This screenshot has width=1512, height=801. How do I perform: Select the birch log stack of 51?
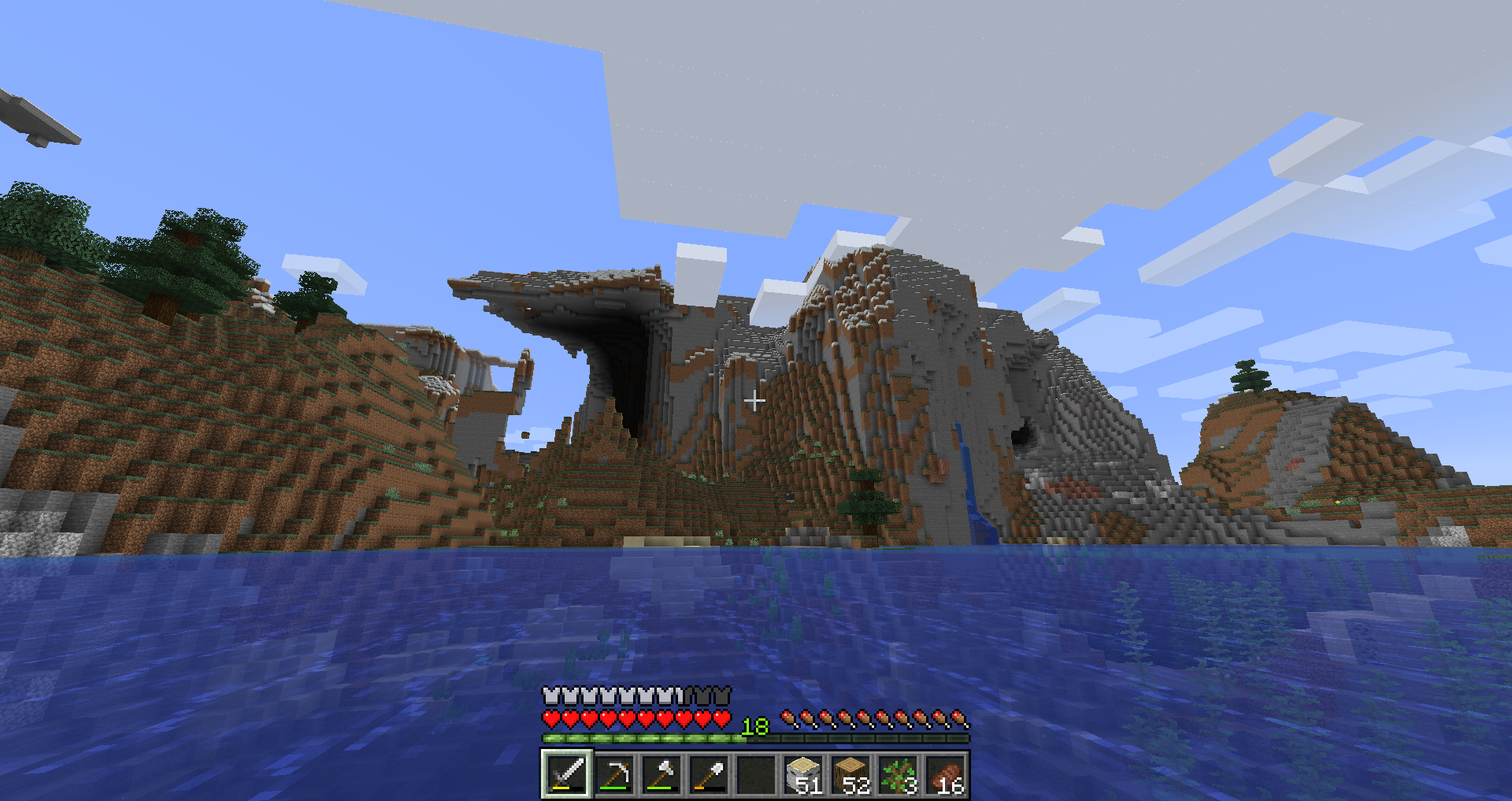click(x=804, y=774)
